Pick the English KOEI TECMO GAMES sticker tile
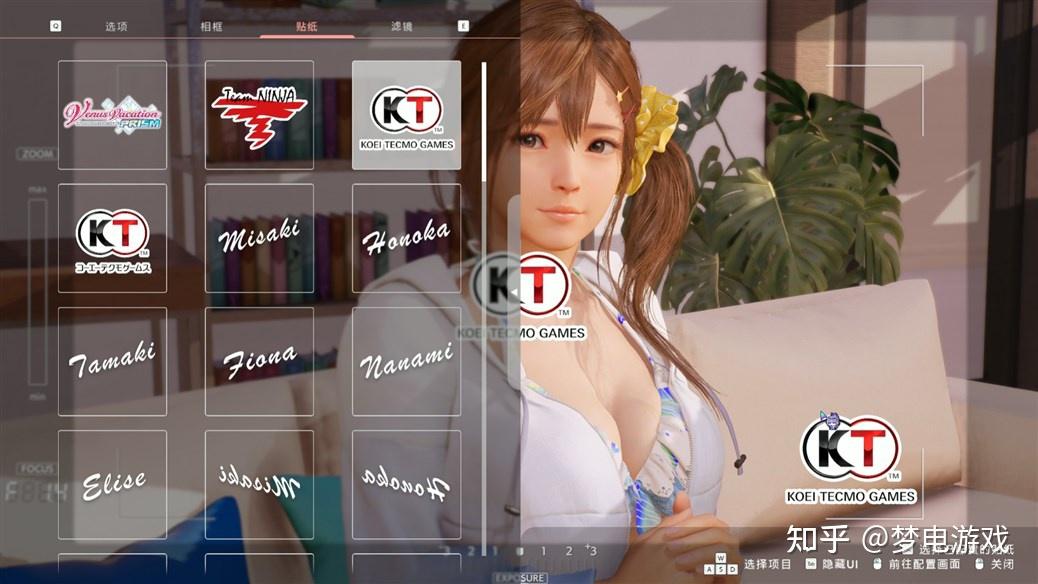Image resolution: width=1038 pixels, height=584 pixels. pos(406,115)
